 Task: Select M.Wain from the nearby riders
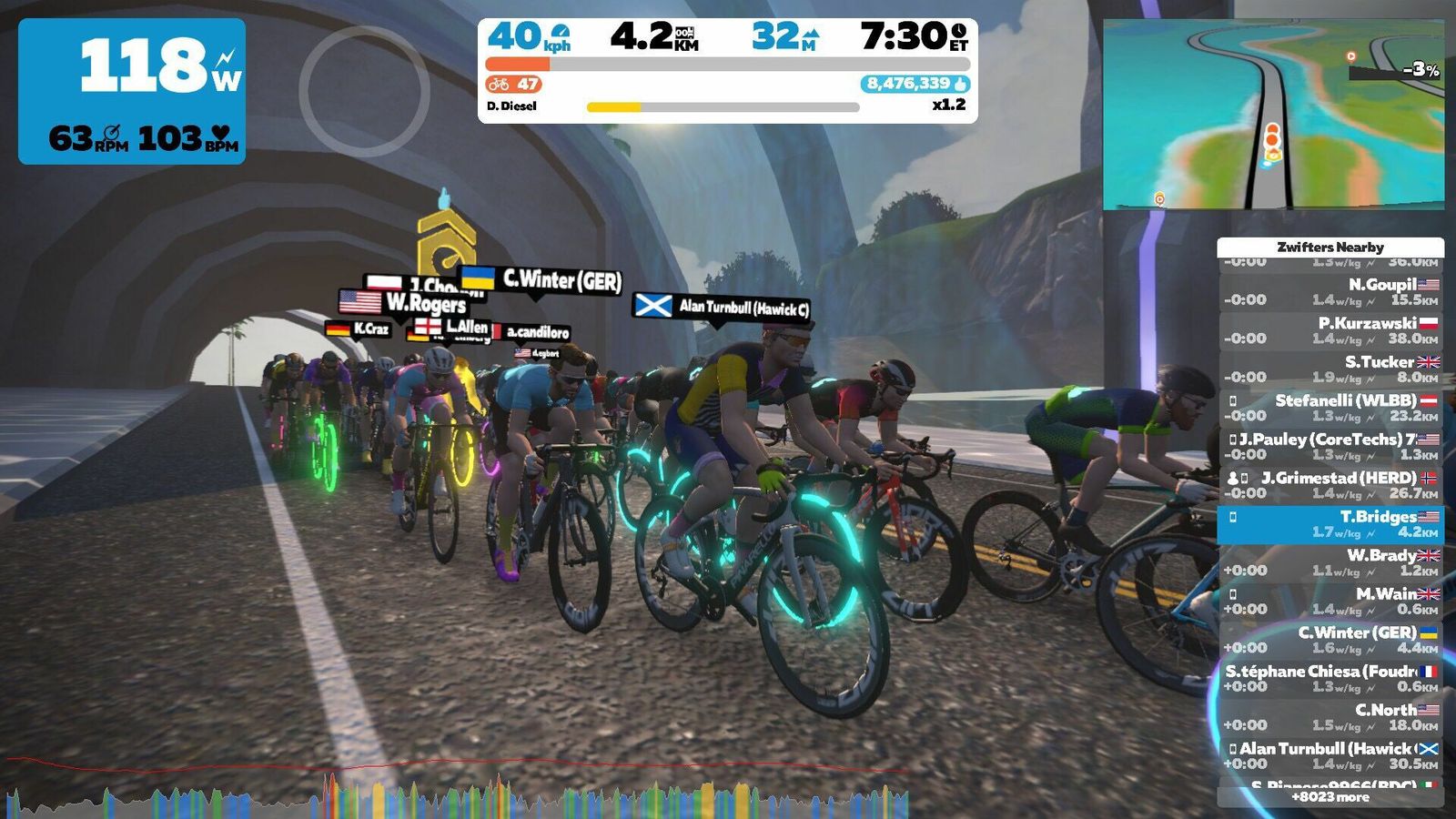[1330, 602]
